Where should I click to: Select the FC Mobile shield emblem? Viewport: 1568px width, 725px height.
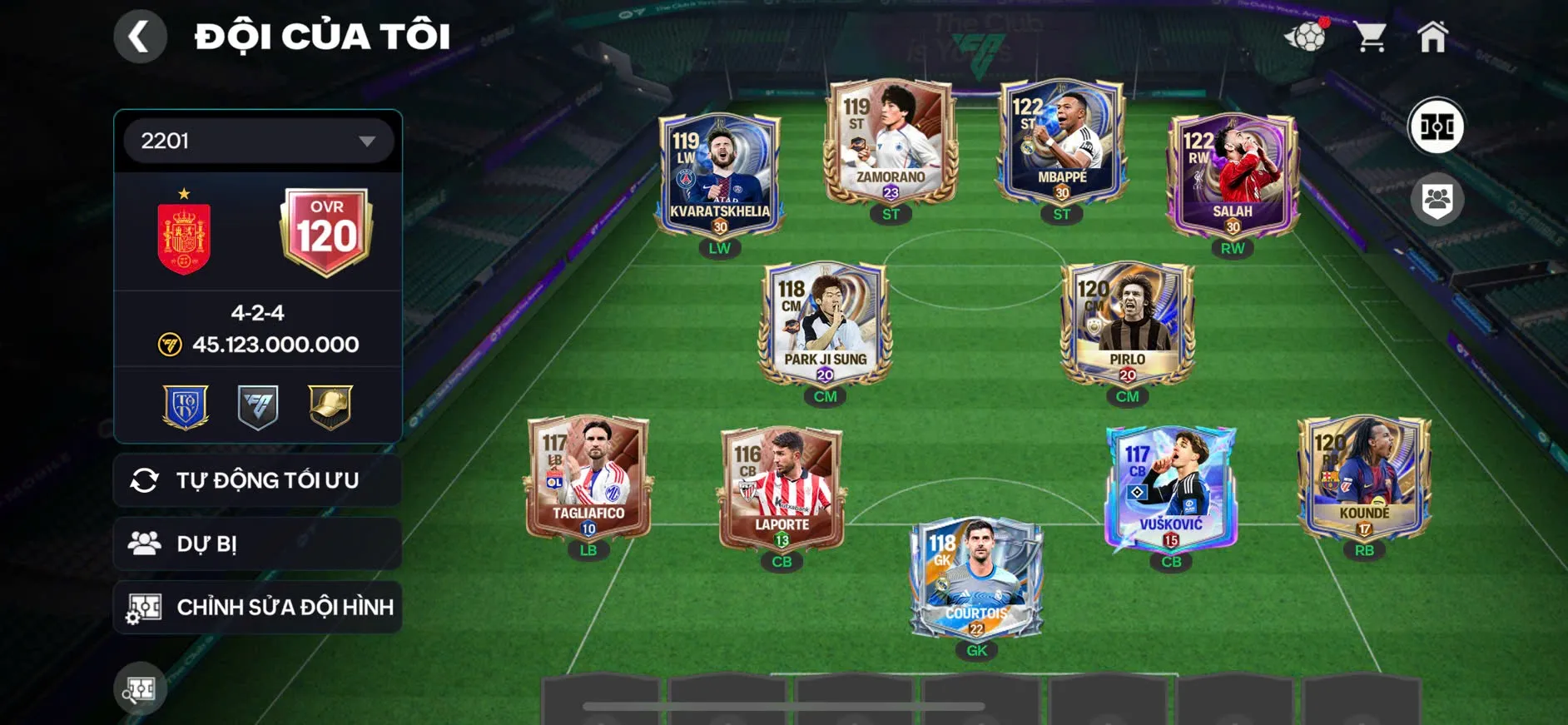tap(256, 407)
